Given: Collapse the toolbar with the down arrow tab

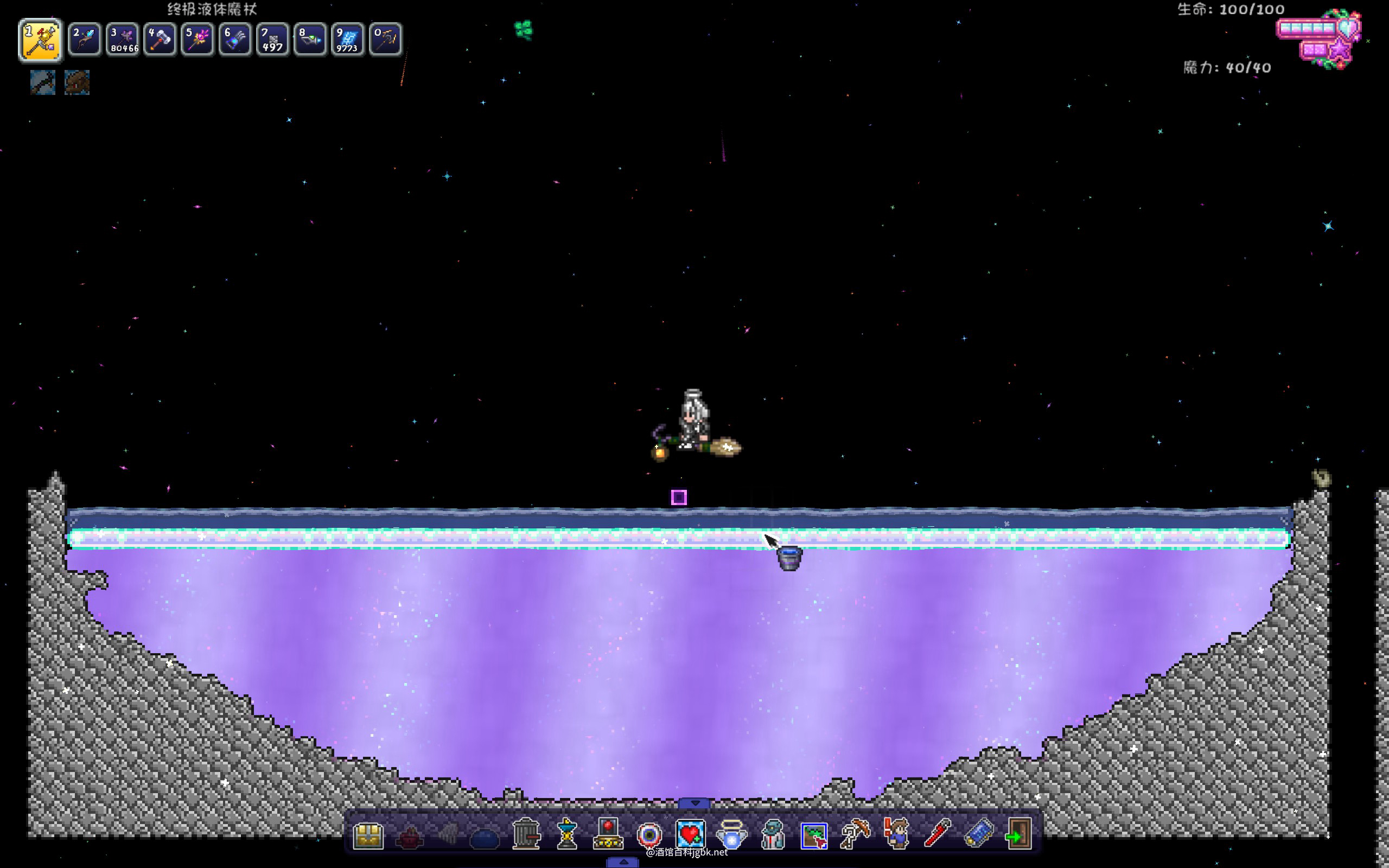Looking at the screenshot, I should coord(695,803).
